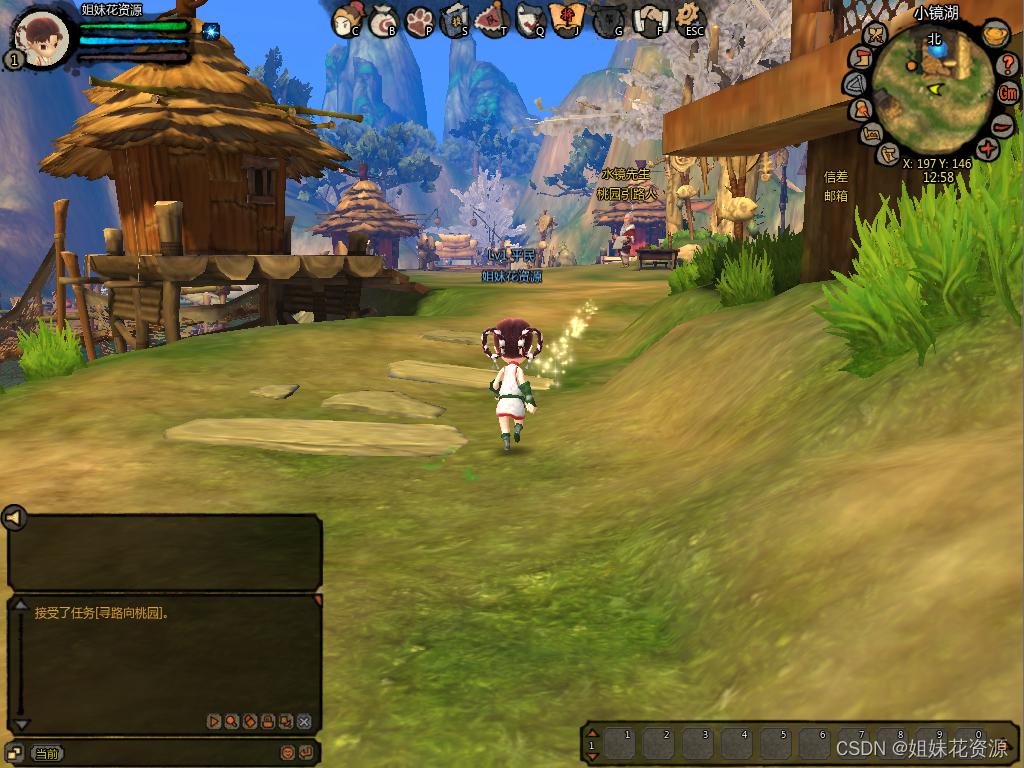
Task: Select the 当前 chat channel button
Action: click(46, 753)
